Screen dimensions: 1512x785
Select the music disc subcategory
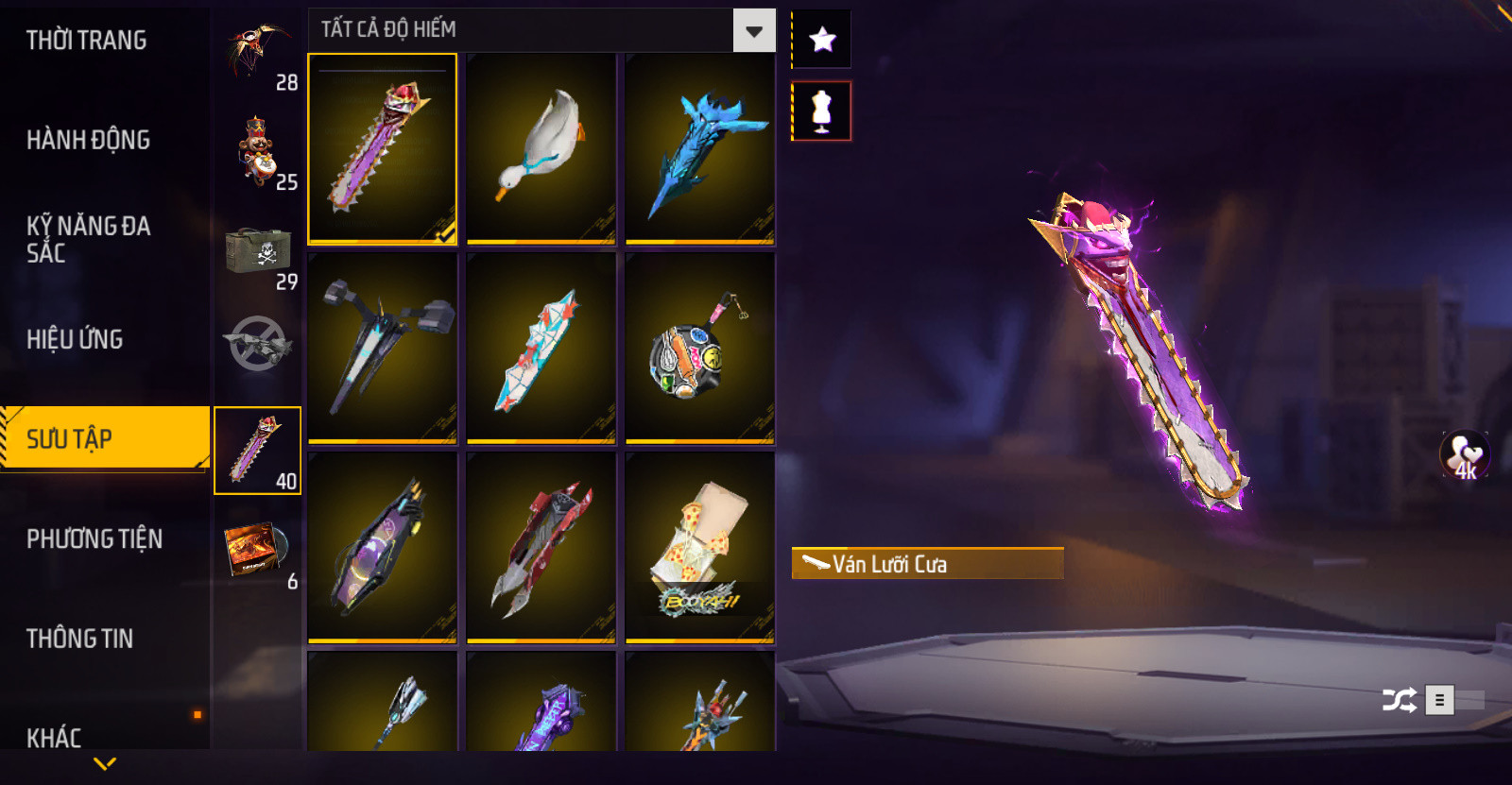point(258,553)
